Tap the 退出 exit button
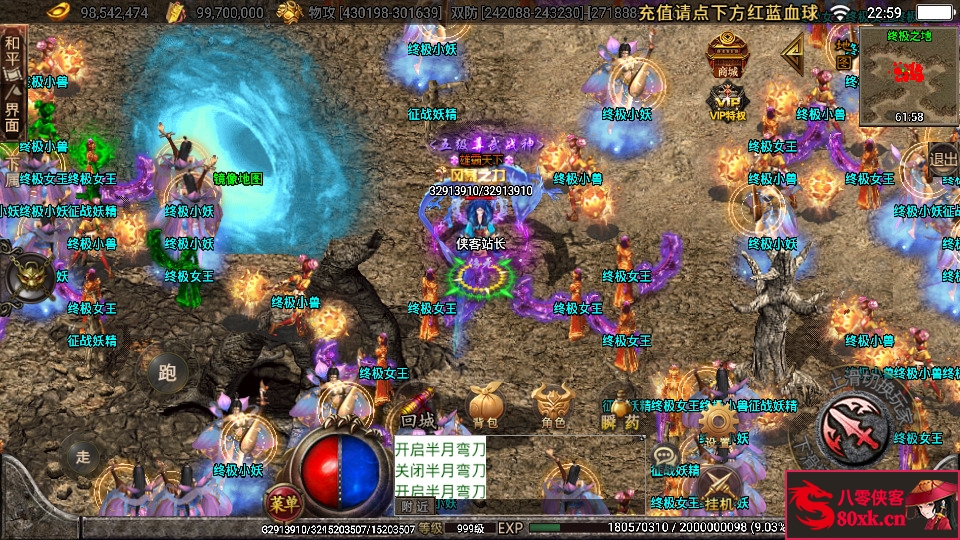Screen dimensions: 960x540 [x=943, y=157]
